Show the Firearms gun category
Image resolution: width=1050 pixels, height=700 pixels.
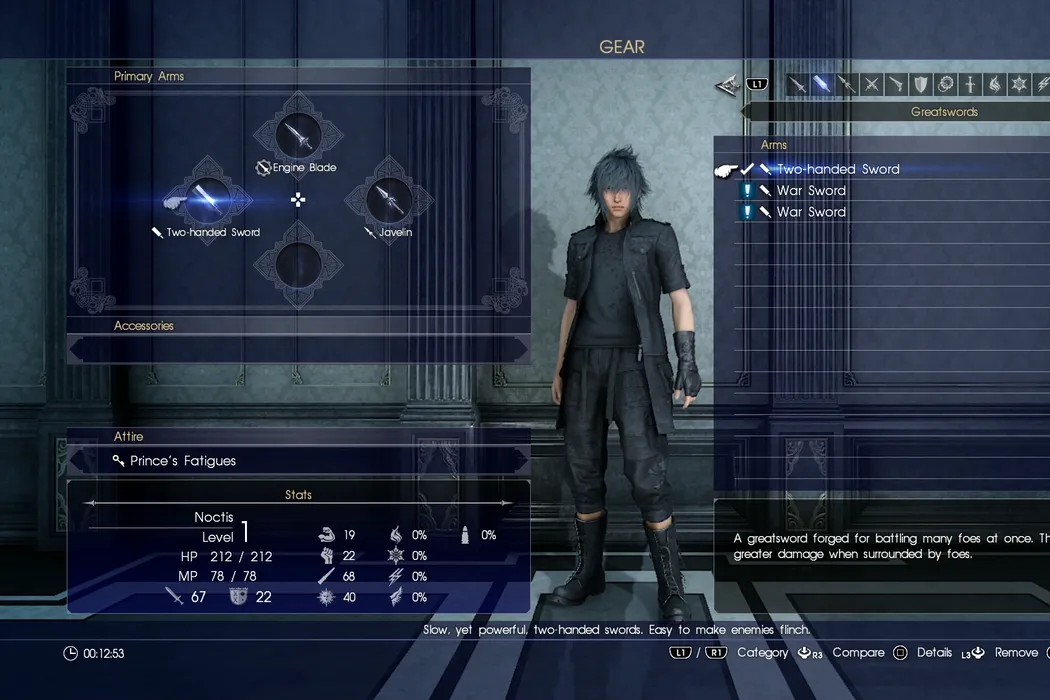(896, 85)
